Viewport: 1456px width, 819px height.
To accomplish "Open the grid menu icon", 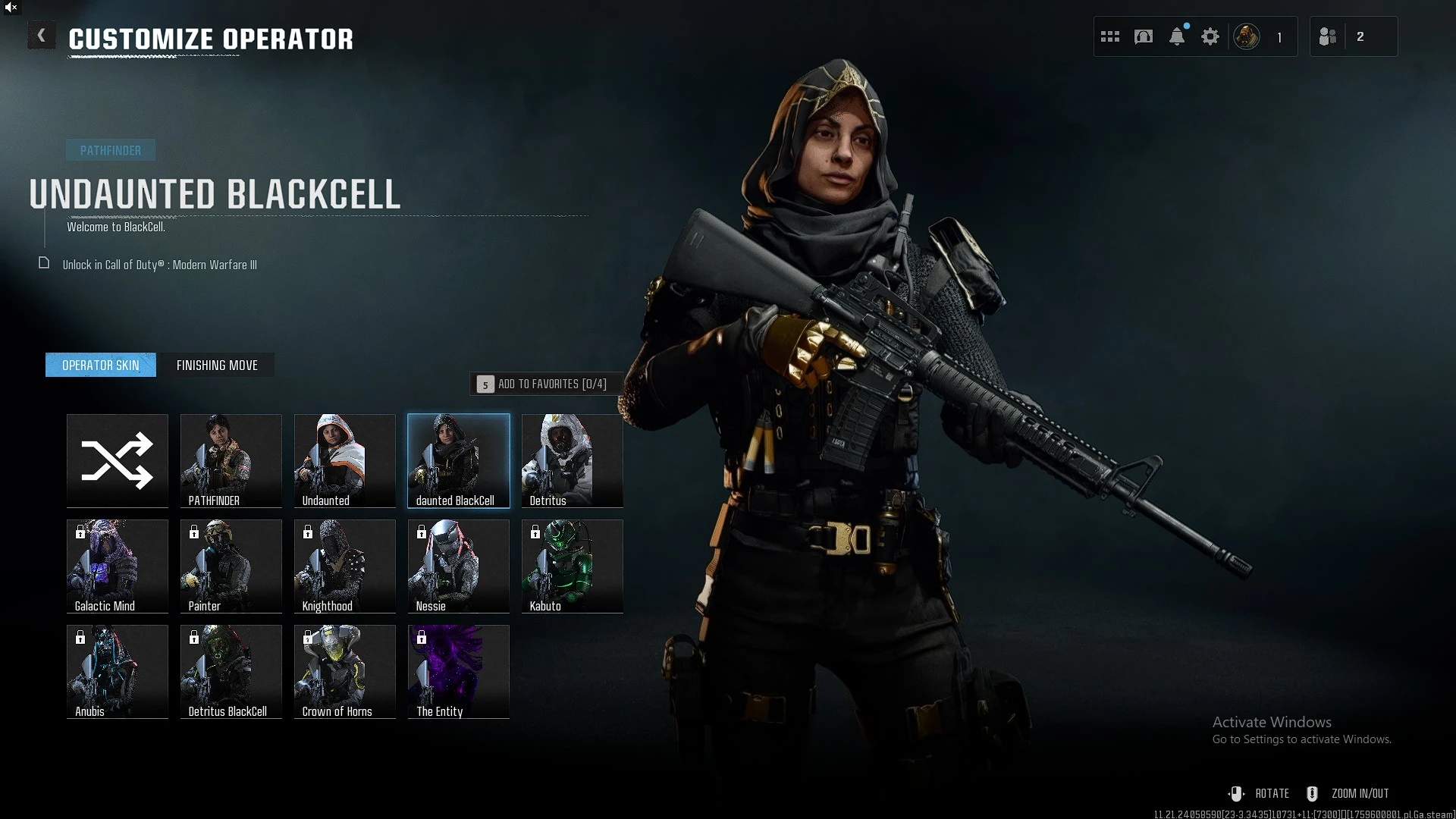I will tap(1110, 36).
